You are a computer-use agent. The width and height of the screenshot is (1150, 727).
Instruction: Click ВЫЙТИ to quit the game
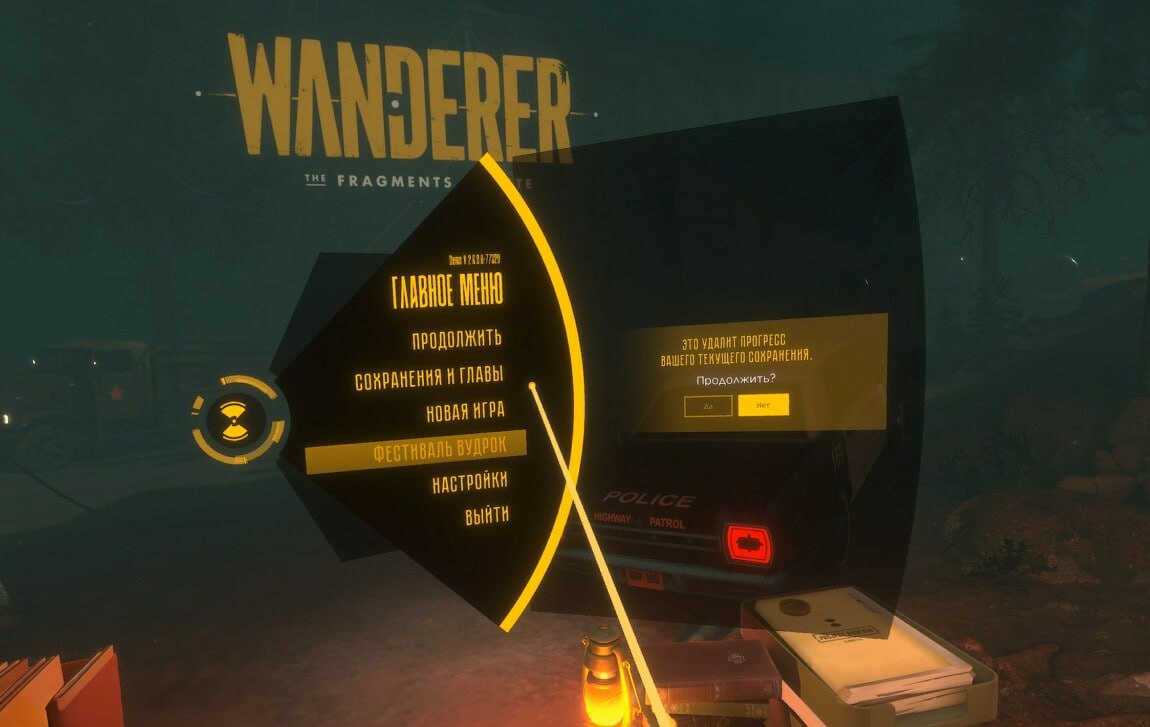coord(487,516)
